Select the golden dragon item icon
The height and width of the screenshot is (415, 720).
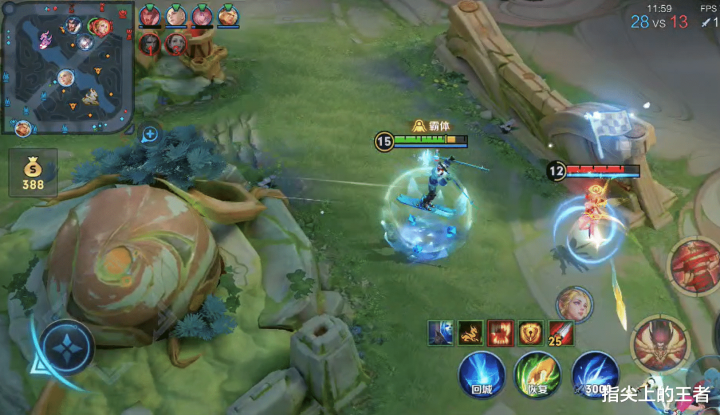click(x=469, y=333)
